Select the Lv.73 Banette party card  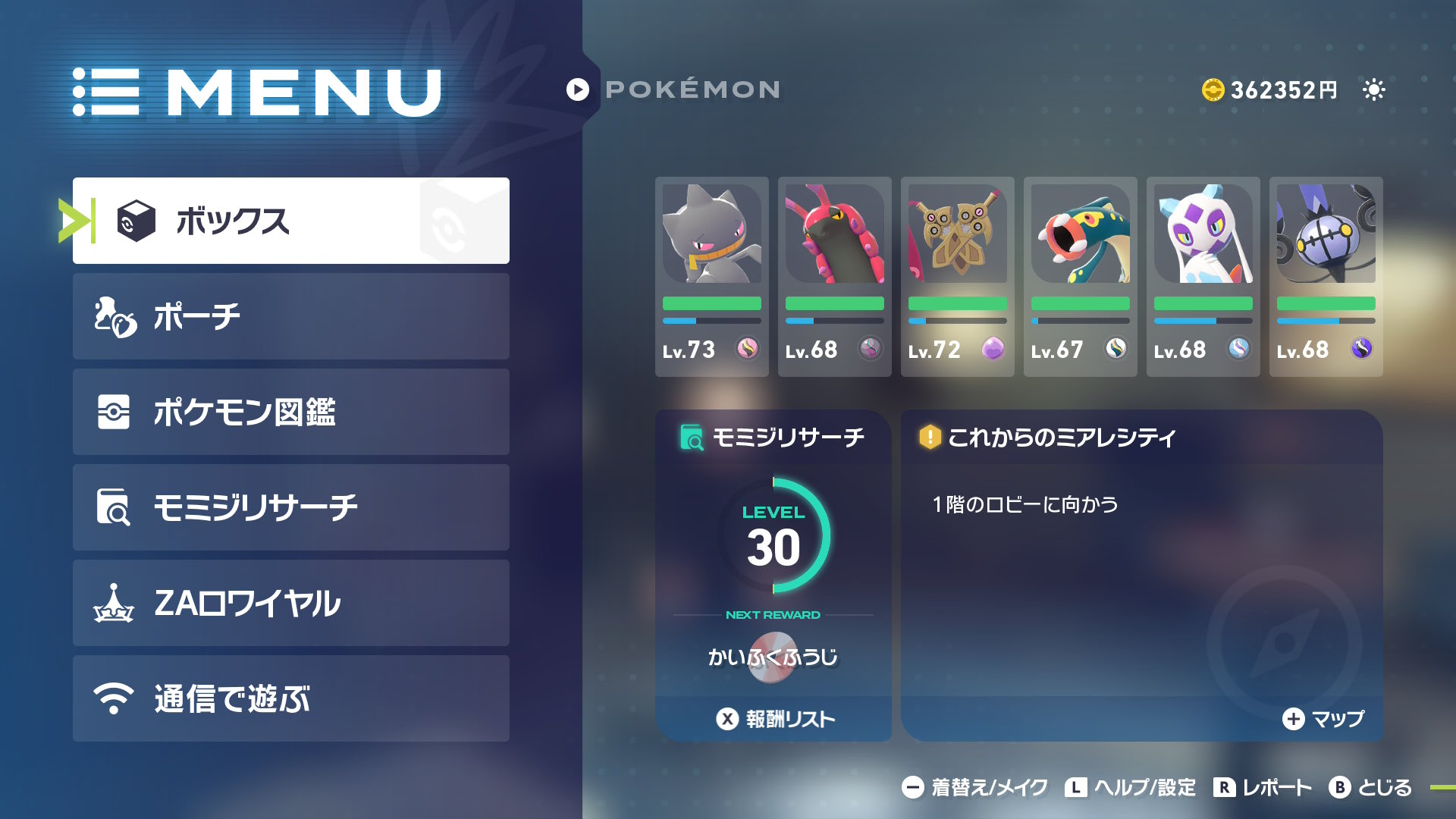[x=711, y=277]
